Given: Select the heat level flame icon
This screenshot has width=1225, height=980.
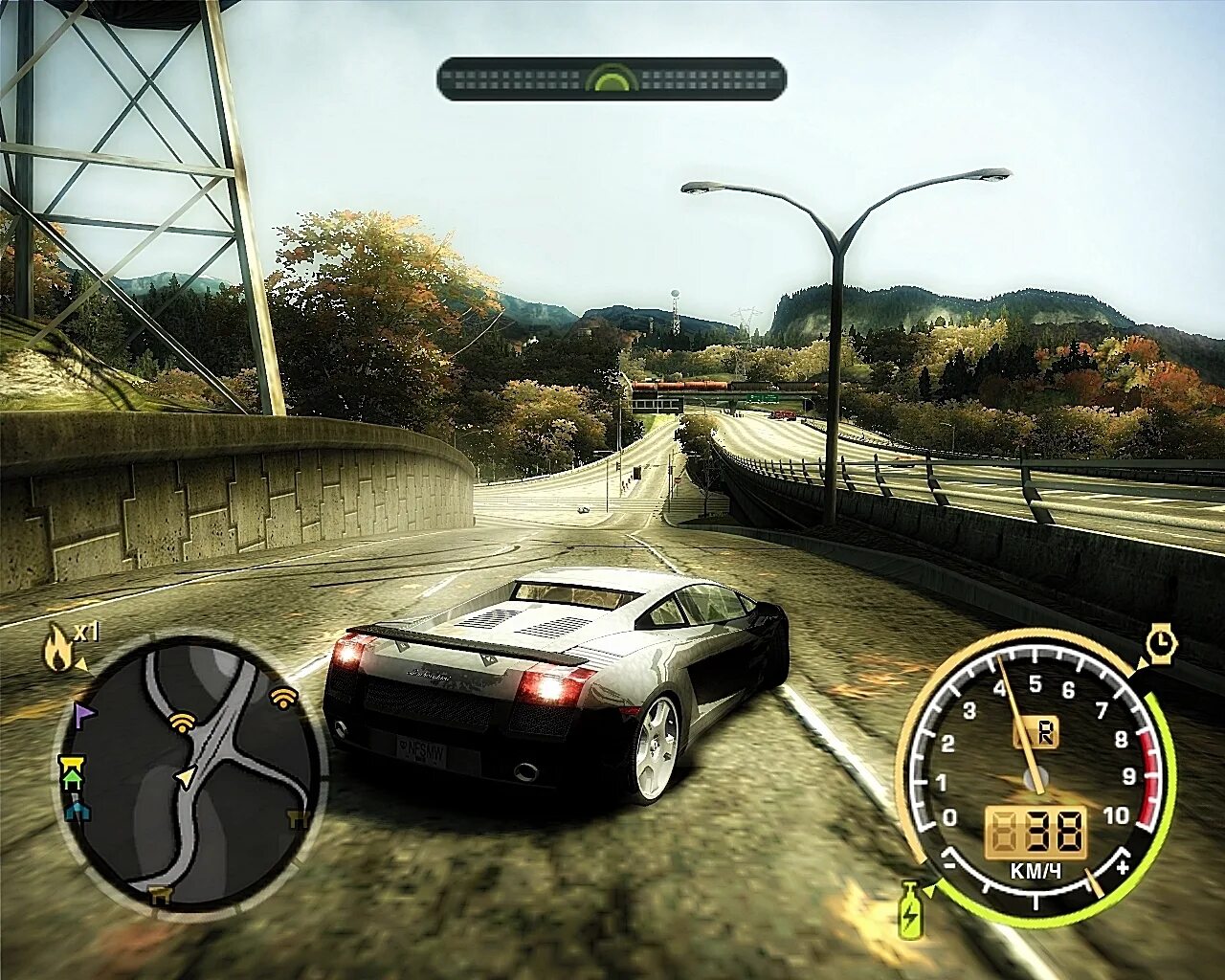Looking at the screenshot, I should point(57,650).
